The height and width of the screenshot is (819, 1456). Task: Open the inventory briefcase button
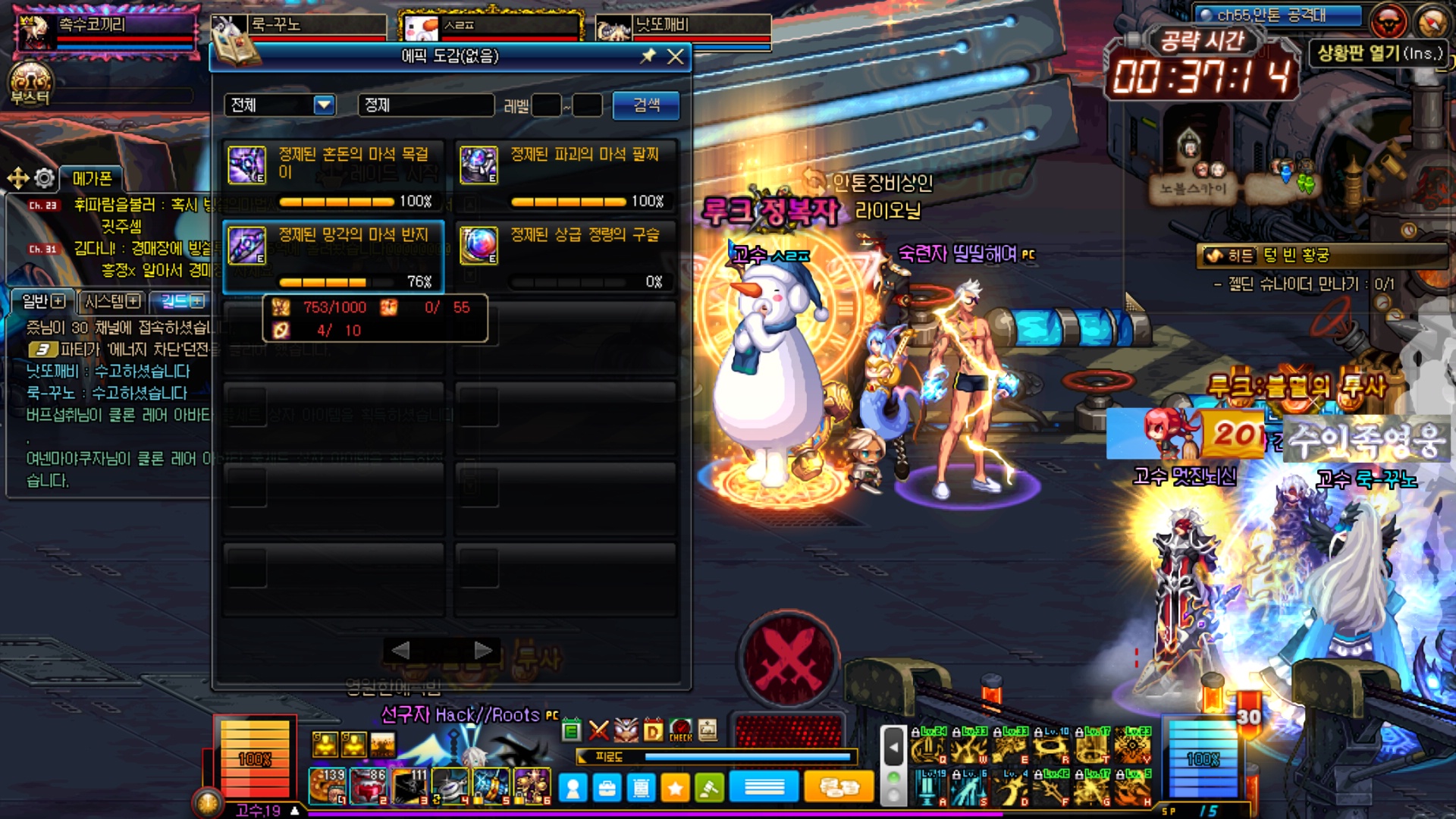point(607,789)
